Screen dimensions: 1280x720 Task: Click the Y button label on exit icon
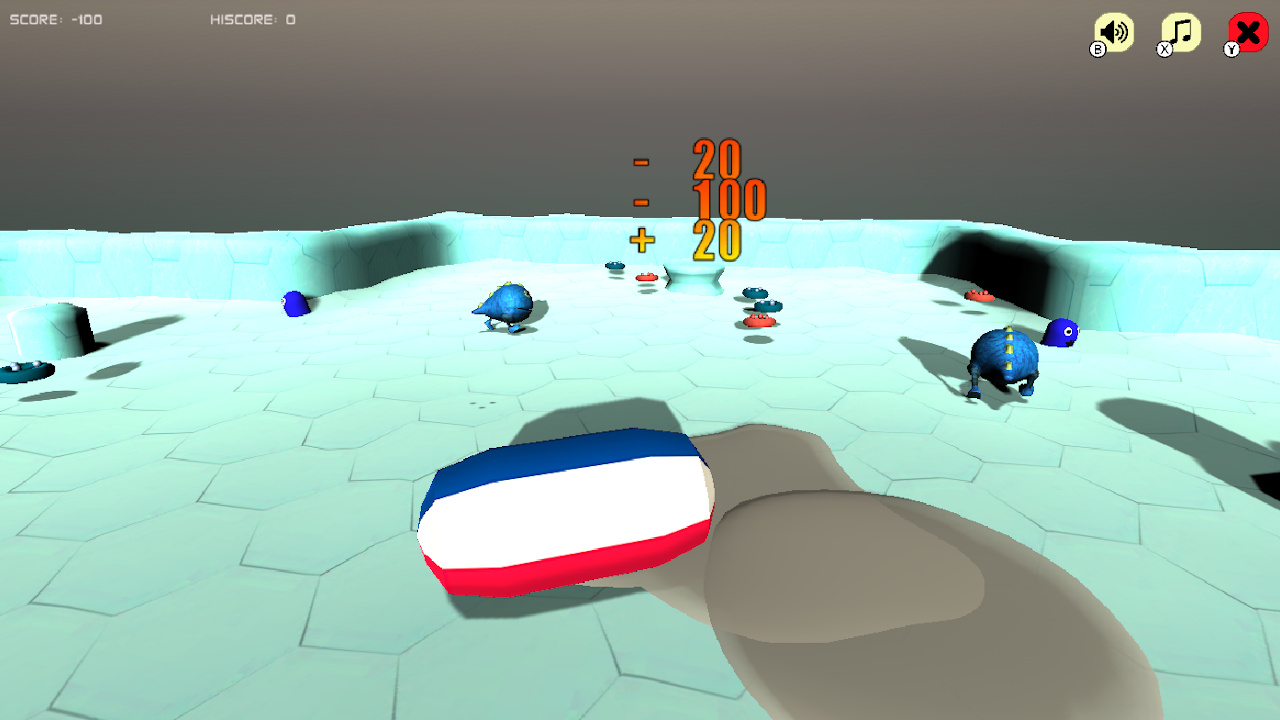[x=1231, y=48]
